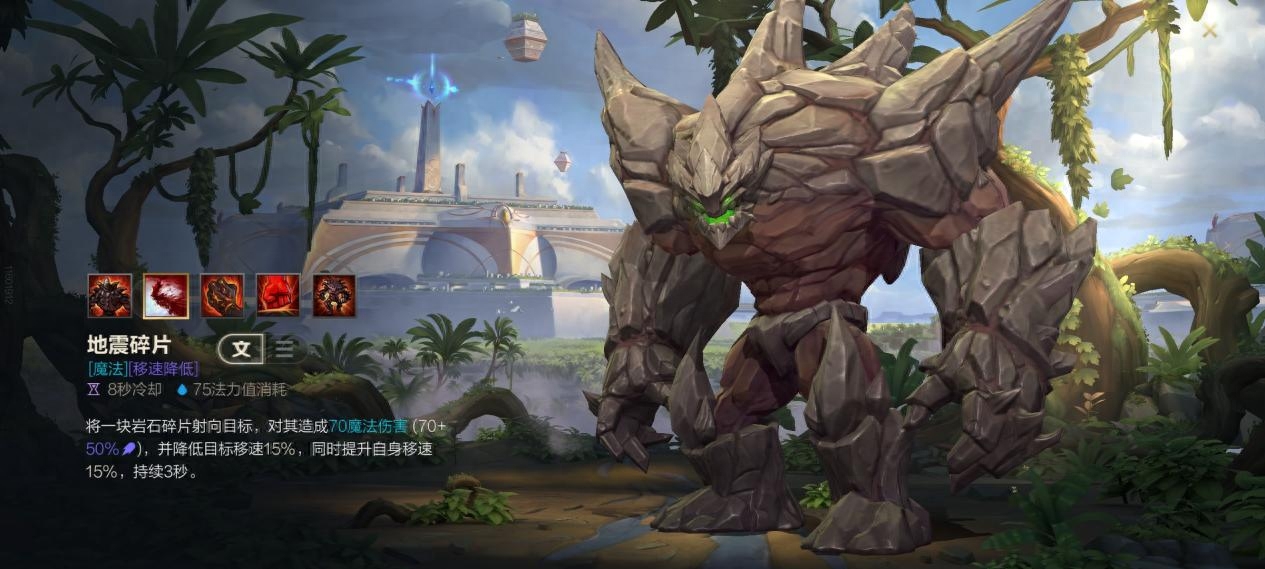Viewport: 1265px width, 569px height.
Task: Select the Seismic Shard ability icon
Action: 166,296
